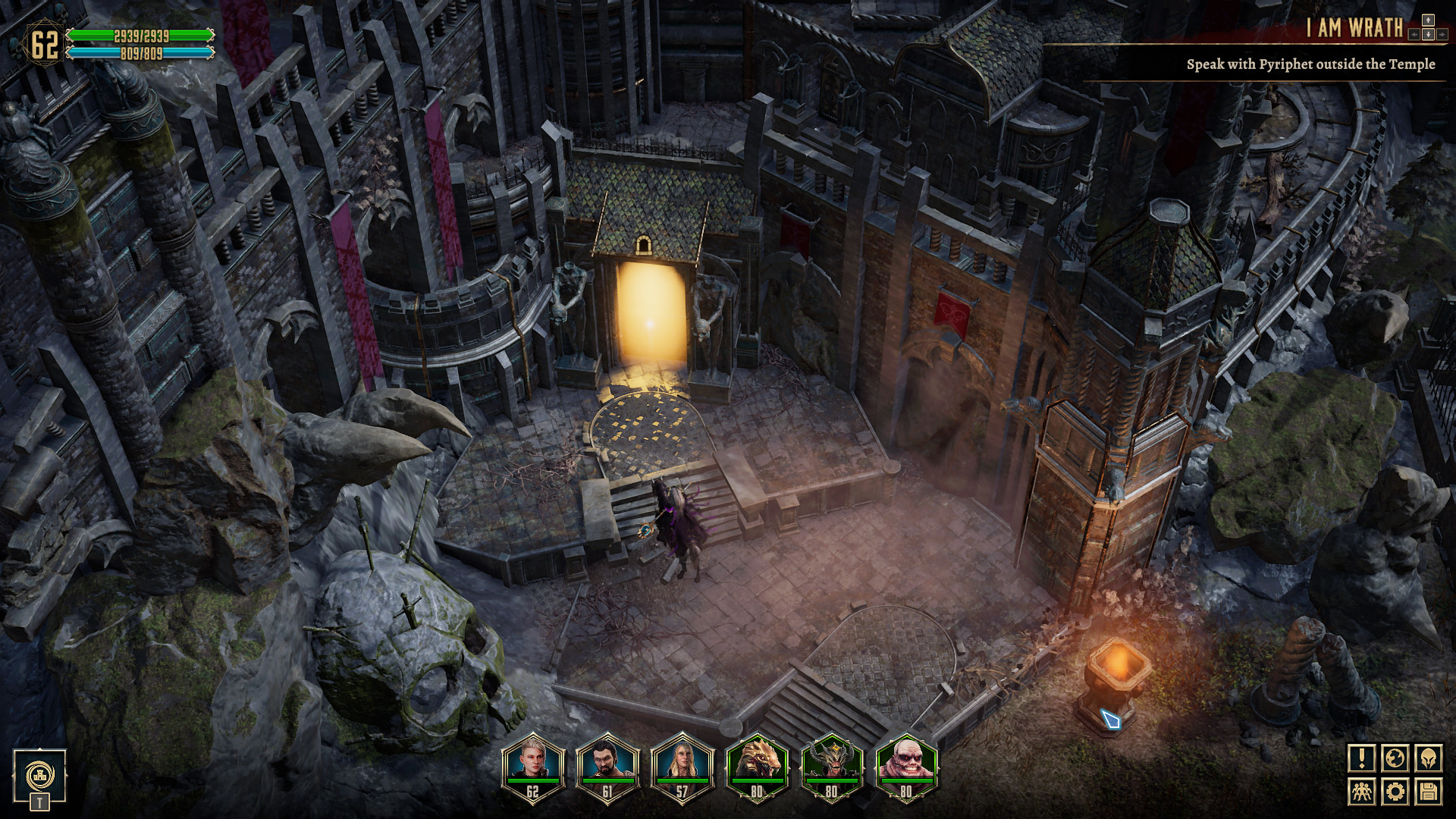Open the quest log exclamation mark icon
Viewport: 1456px width, 819px height.
pos(1363,758)
